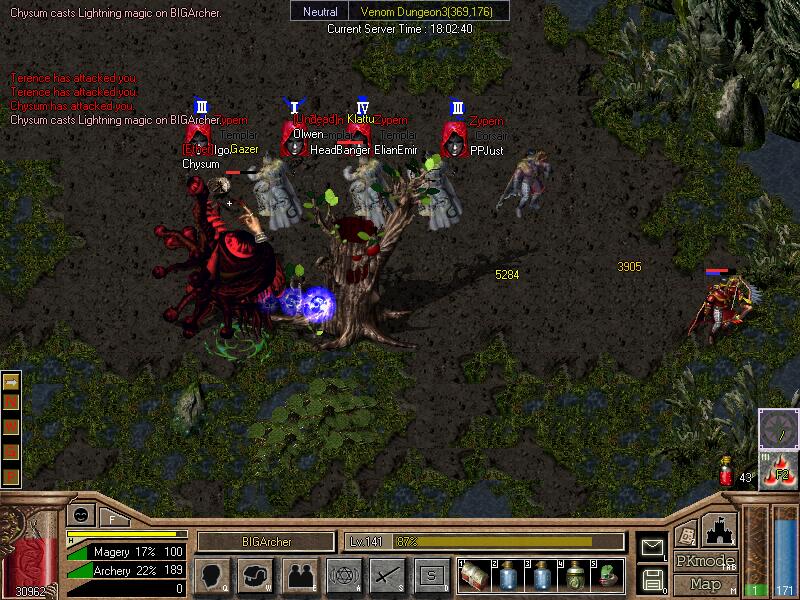Open the inventory bag button

point(255,575)
